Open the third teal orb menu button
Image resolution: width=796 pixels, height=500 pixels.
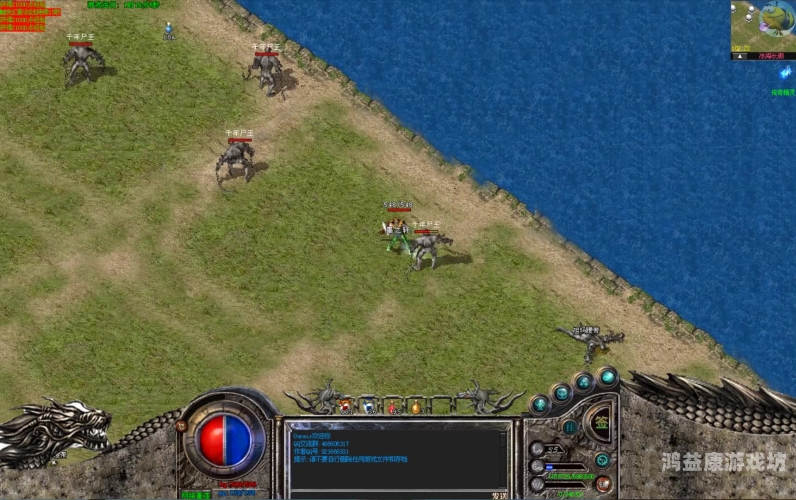(584, 381)
